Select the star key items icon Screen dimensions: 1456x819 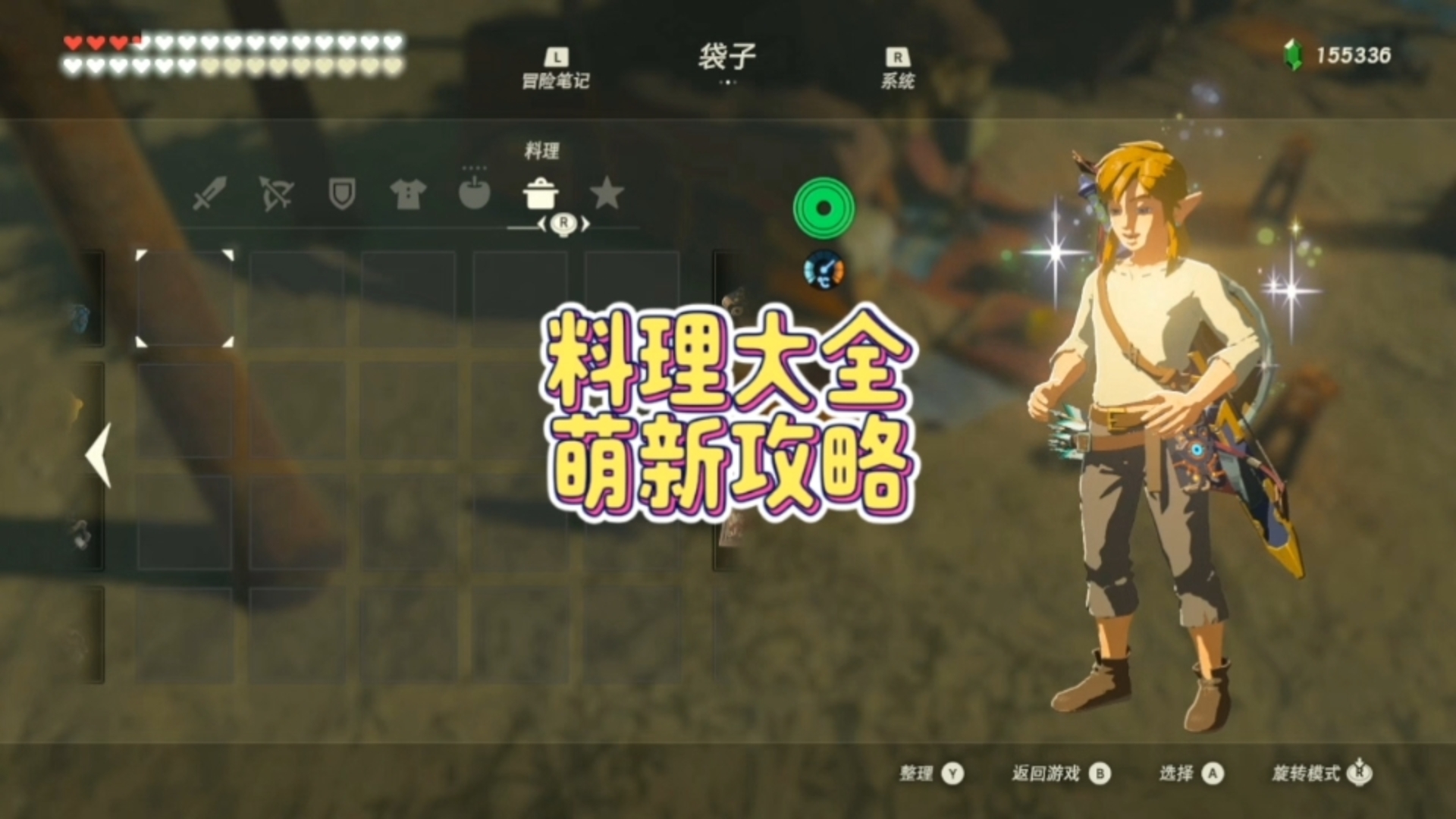tap(607, 195)
